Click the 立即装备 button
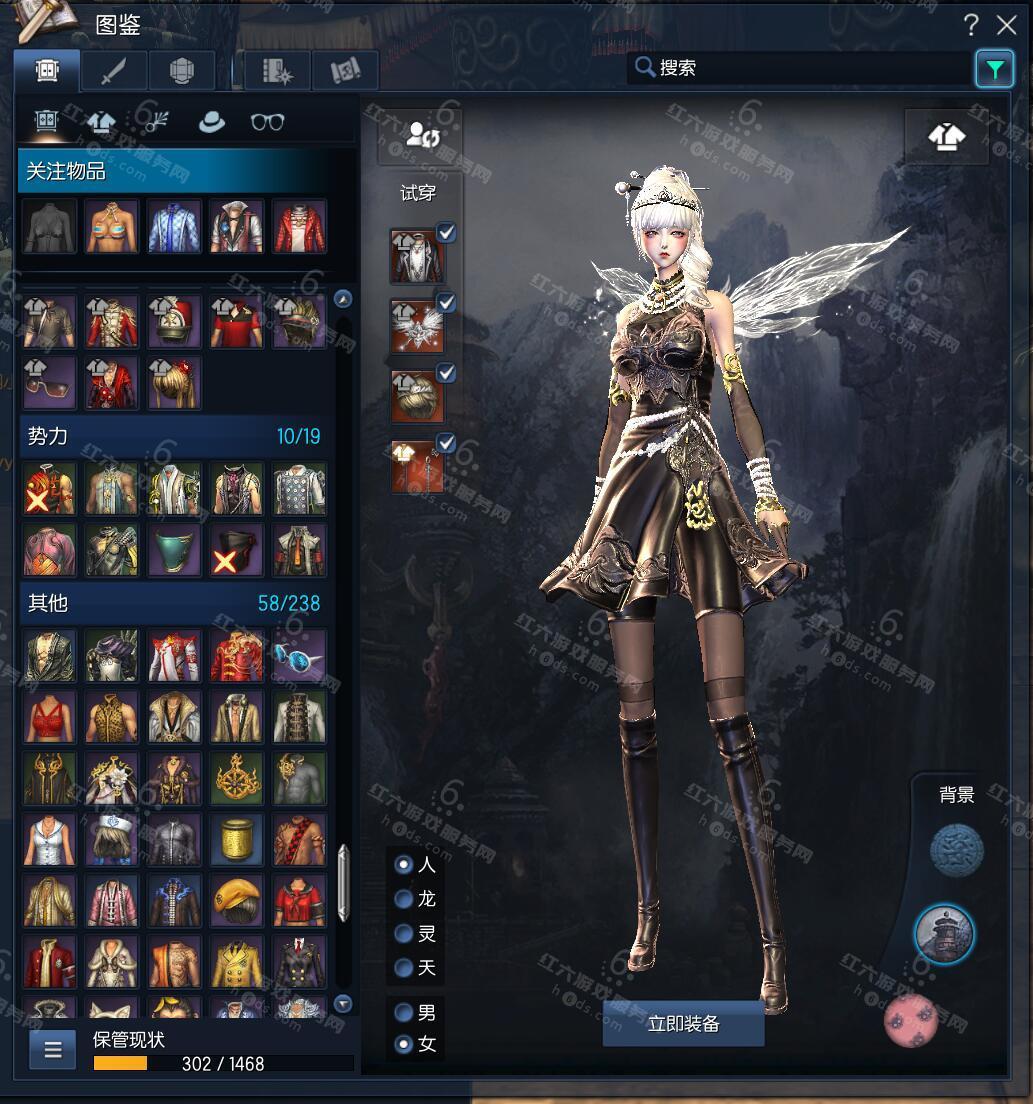The width and height of the screenshot is (1033, 1104). click(x=683, y=1024)
